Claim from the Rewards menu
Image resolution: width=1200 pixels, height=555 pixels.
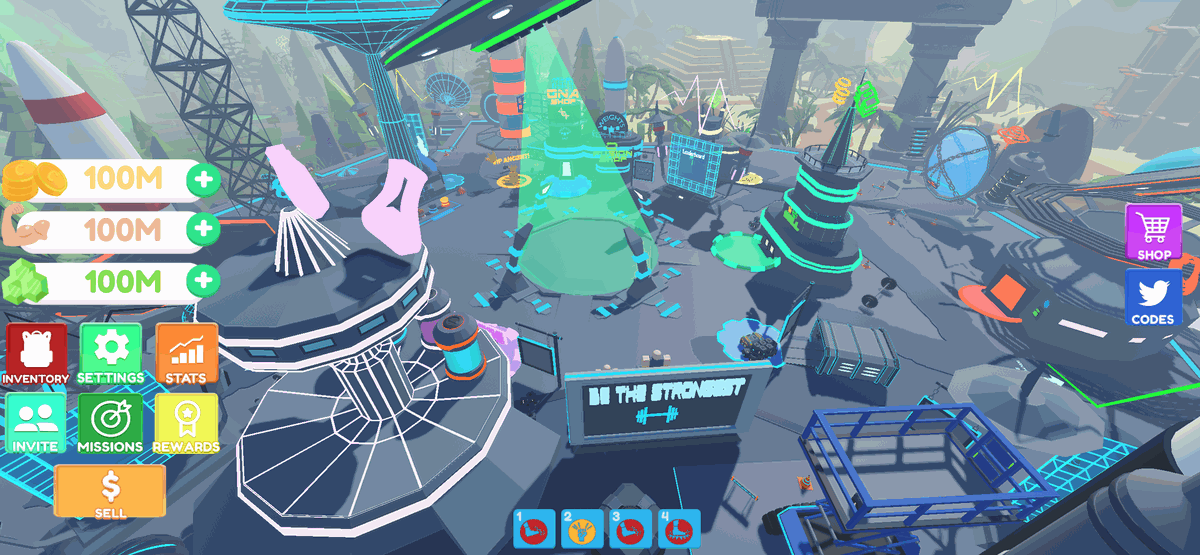[186, 422]
